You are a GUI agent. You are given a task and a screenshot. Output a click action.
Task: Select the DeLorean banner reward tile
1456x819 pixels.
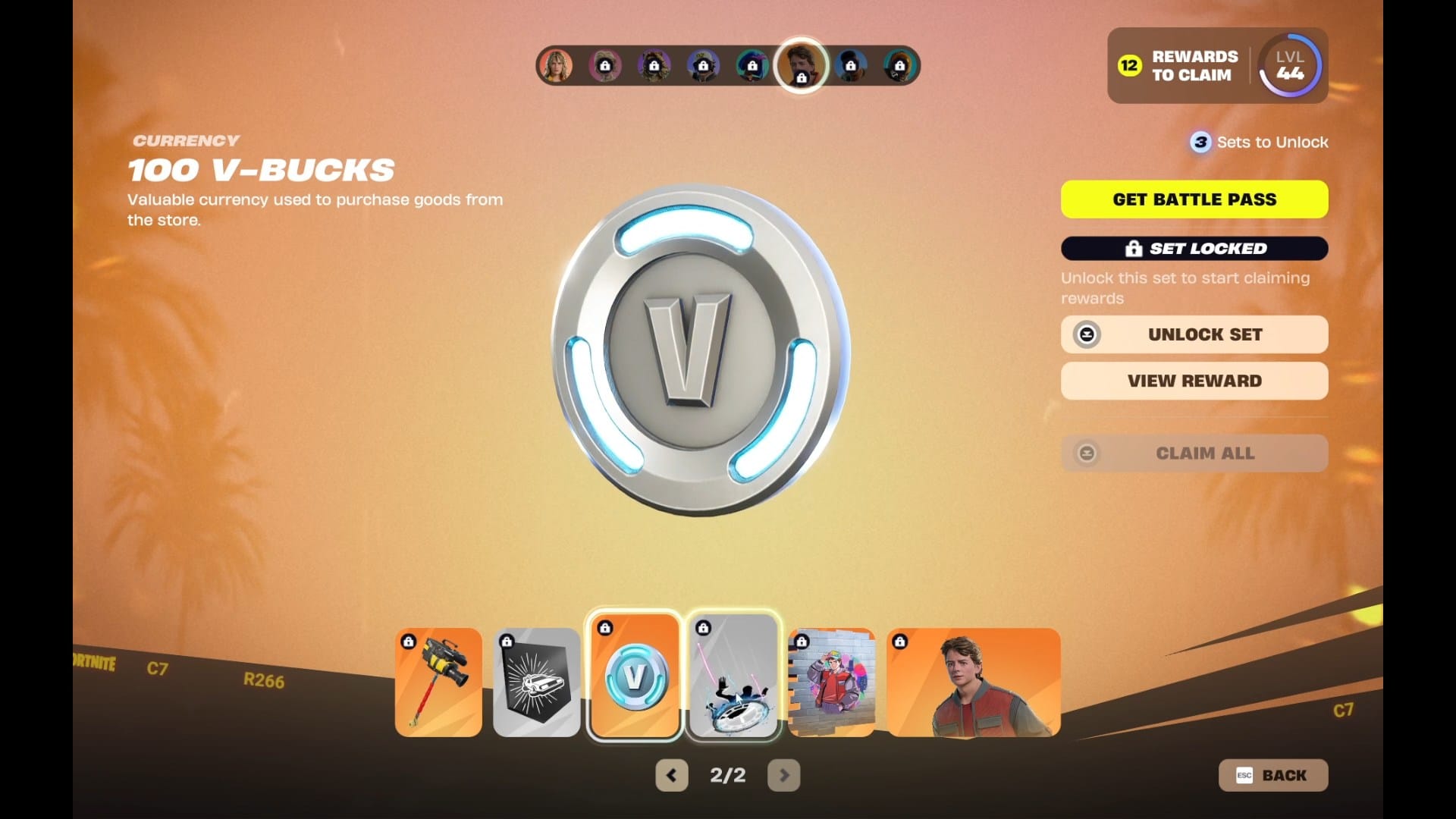(x=537, y=682)
